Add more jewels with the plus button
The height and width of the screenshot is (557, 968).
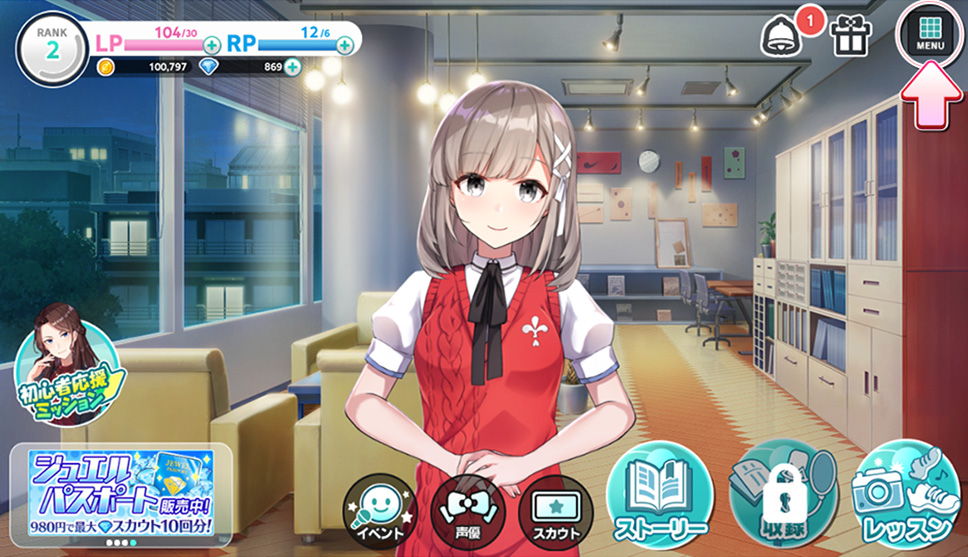click(292, 67)
